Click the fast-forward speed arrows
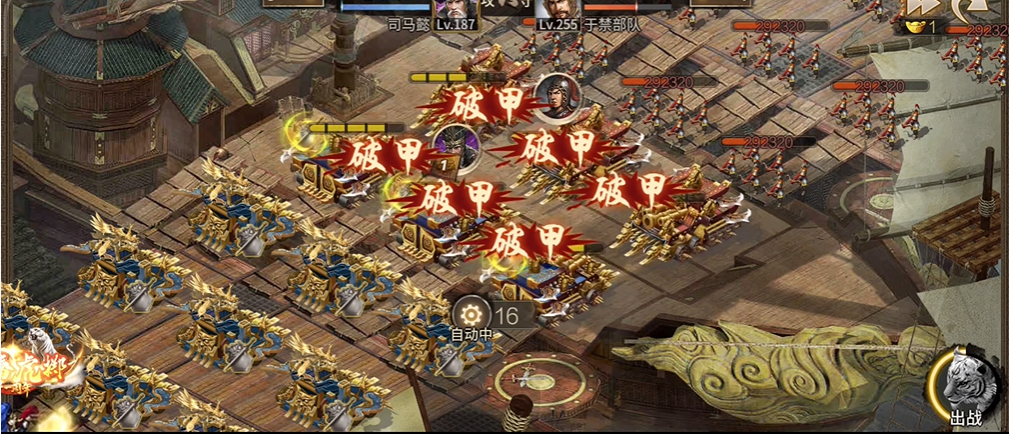 (x=920, y=8)
